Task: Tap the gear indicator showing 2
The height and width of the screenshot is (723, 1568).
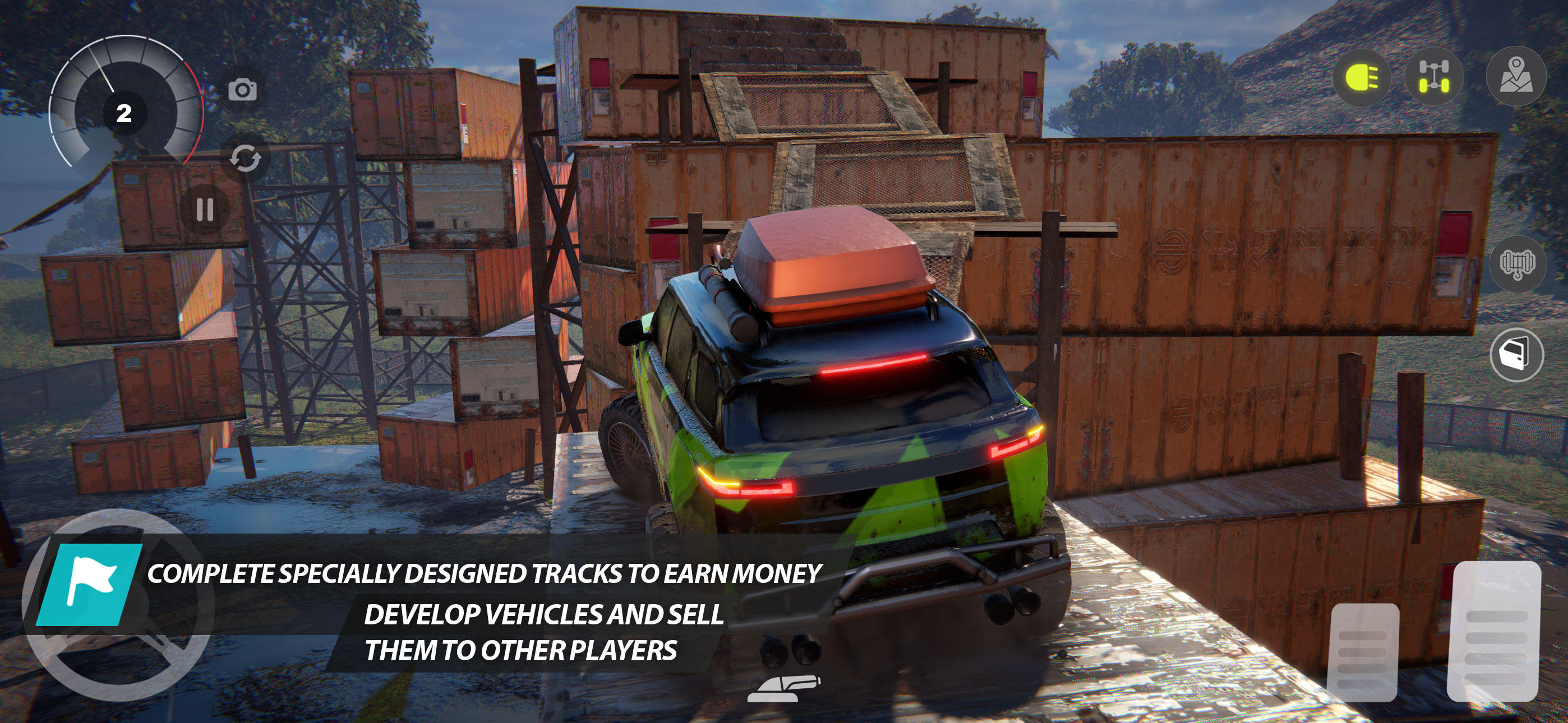Action: click(125, 113)
